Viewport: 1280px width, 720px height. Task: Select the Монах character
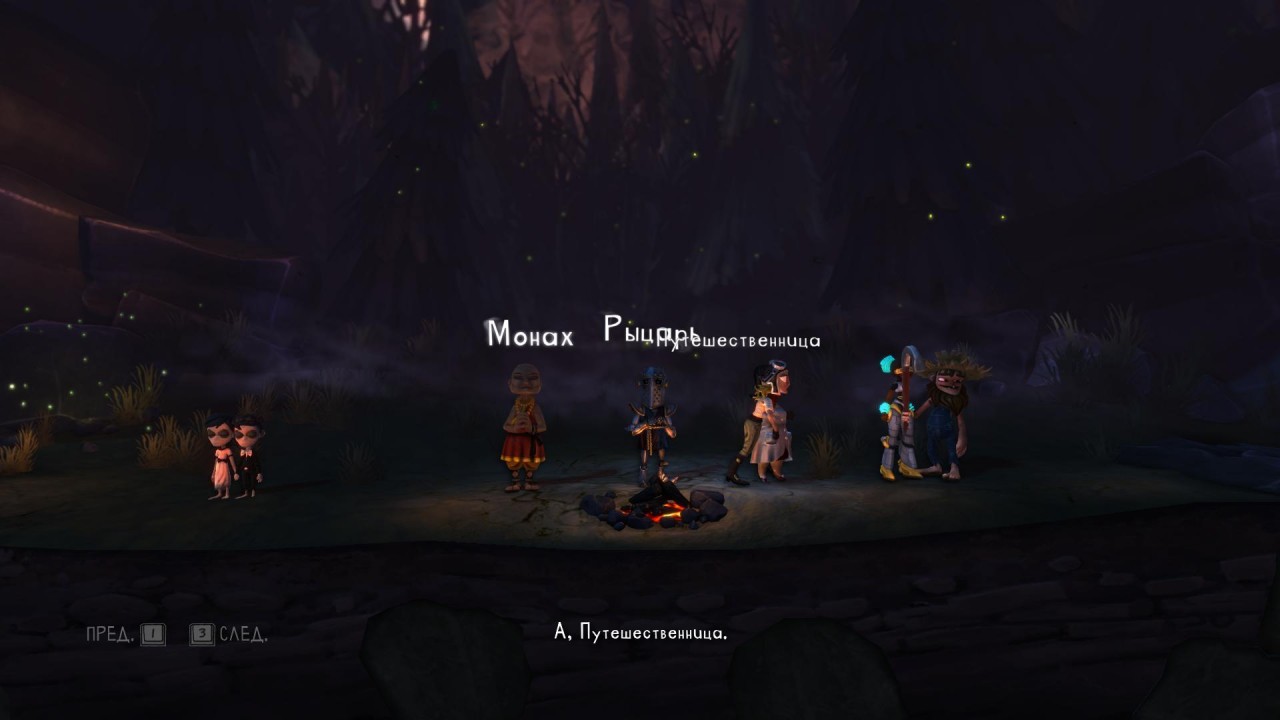pos(523,430)
